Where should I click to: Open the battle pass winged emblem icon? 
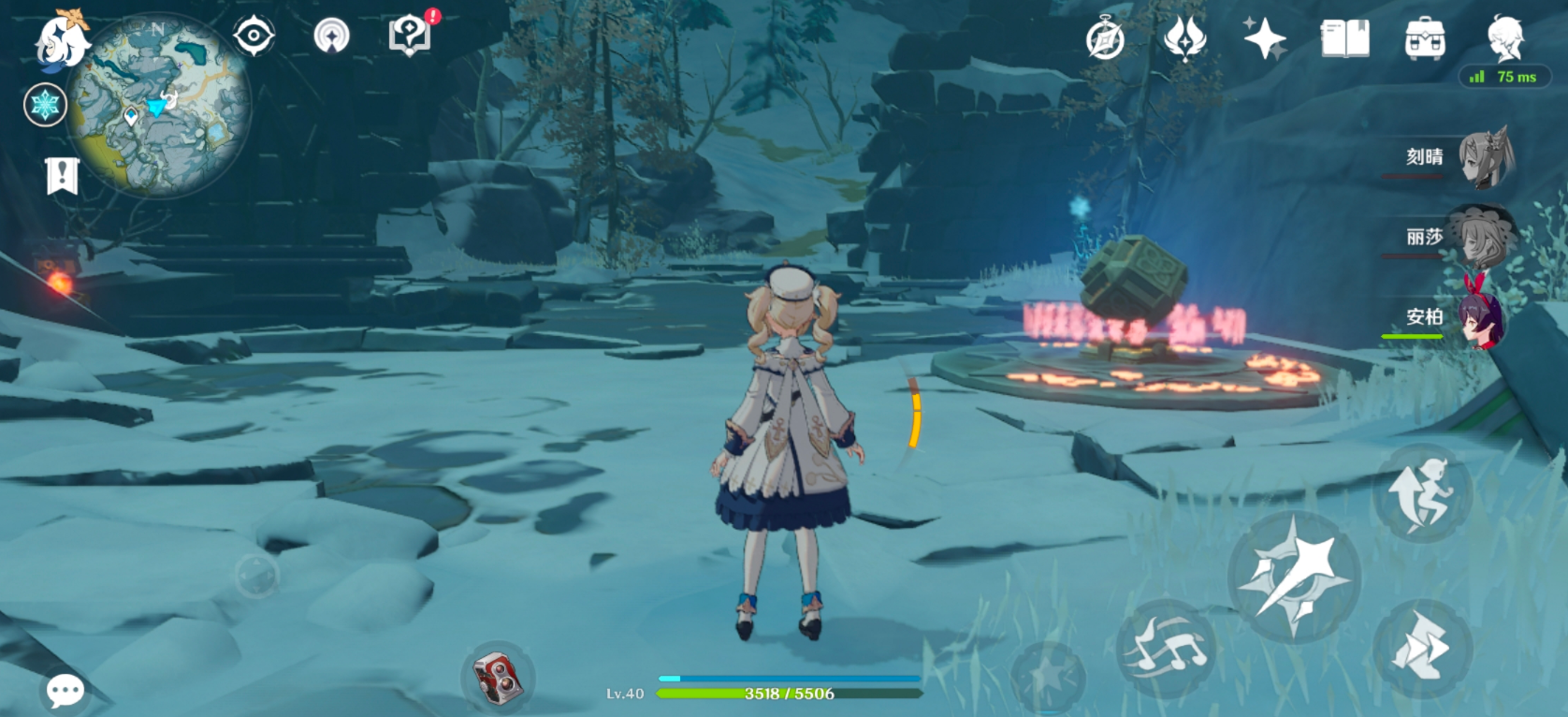click(x=1184, y=39)
